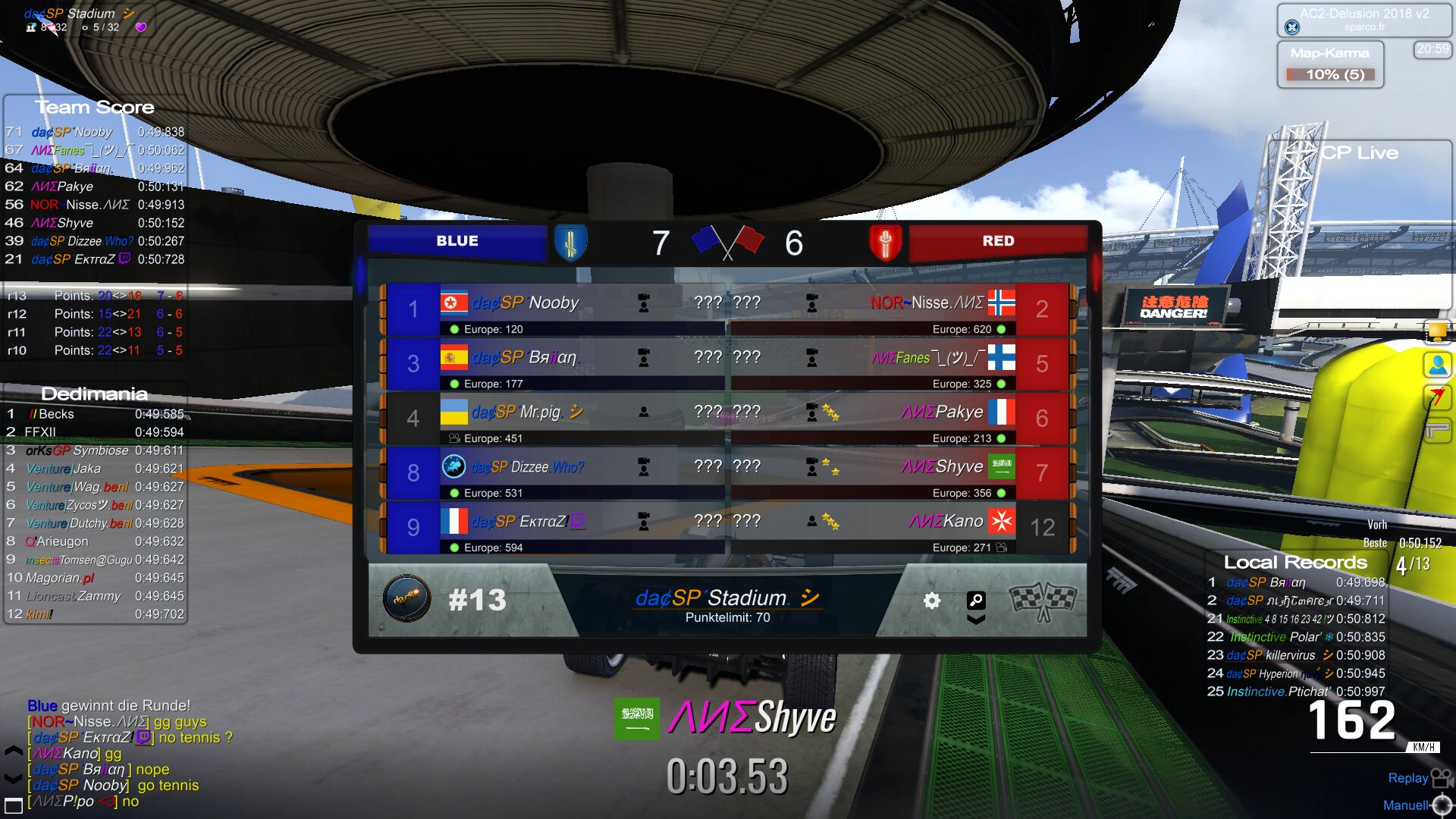
Task: Open the Dedimania records list
Action: pyautogui.click(x=94, y=394)
